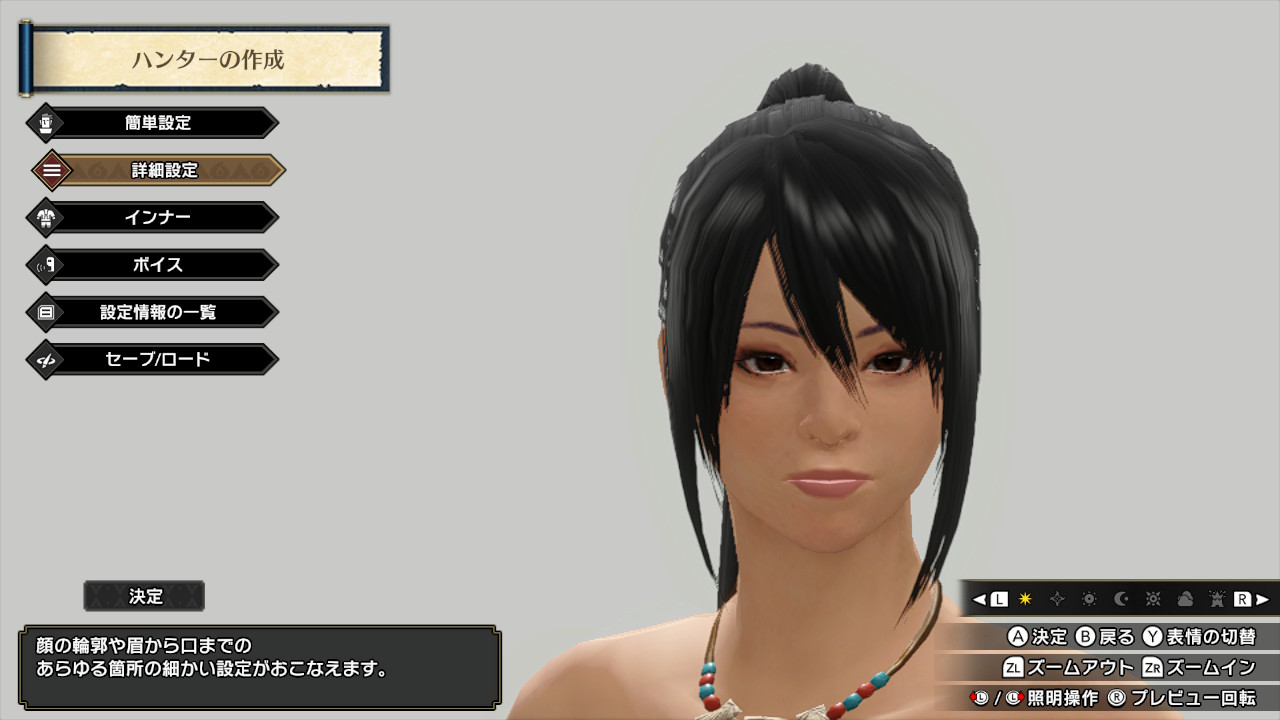
Task: Select the yellow starburst lighting preset
Action: [1025, 599]
